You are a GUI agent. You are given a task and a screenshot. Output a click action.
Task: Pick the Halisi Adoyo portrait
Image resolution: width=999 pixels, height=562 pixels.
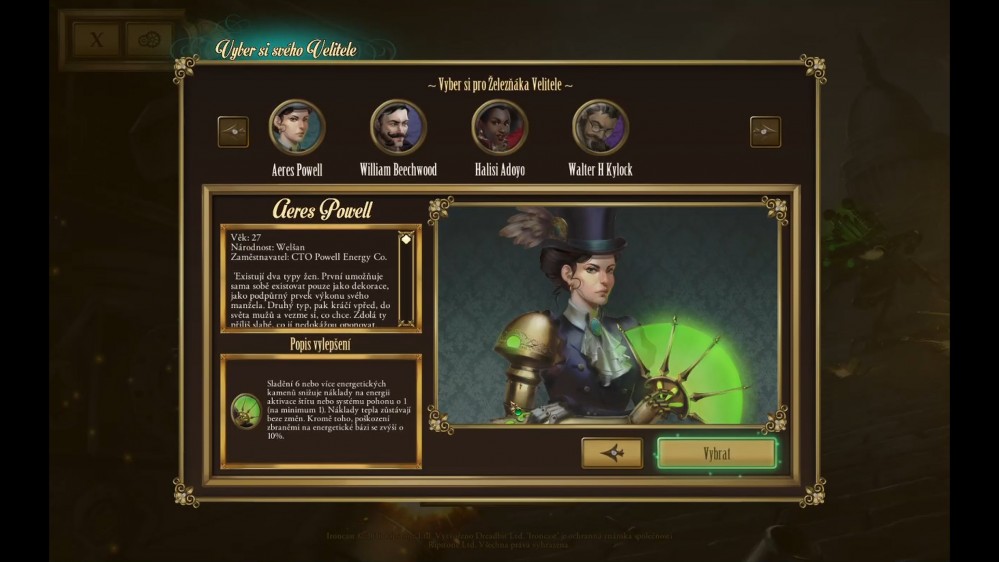point(499,127)
